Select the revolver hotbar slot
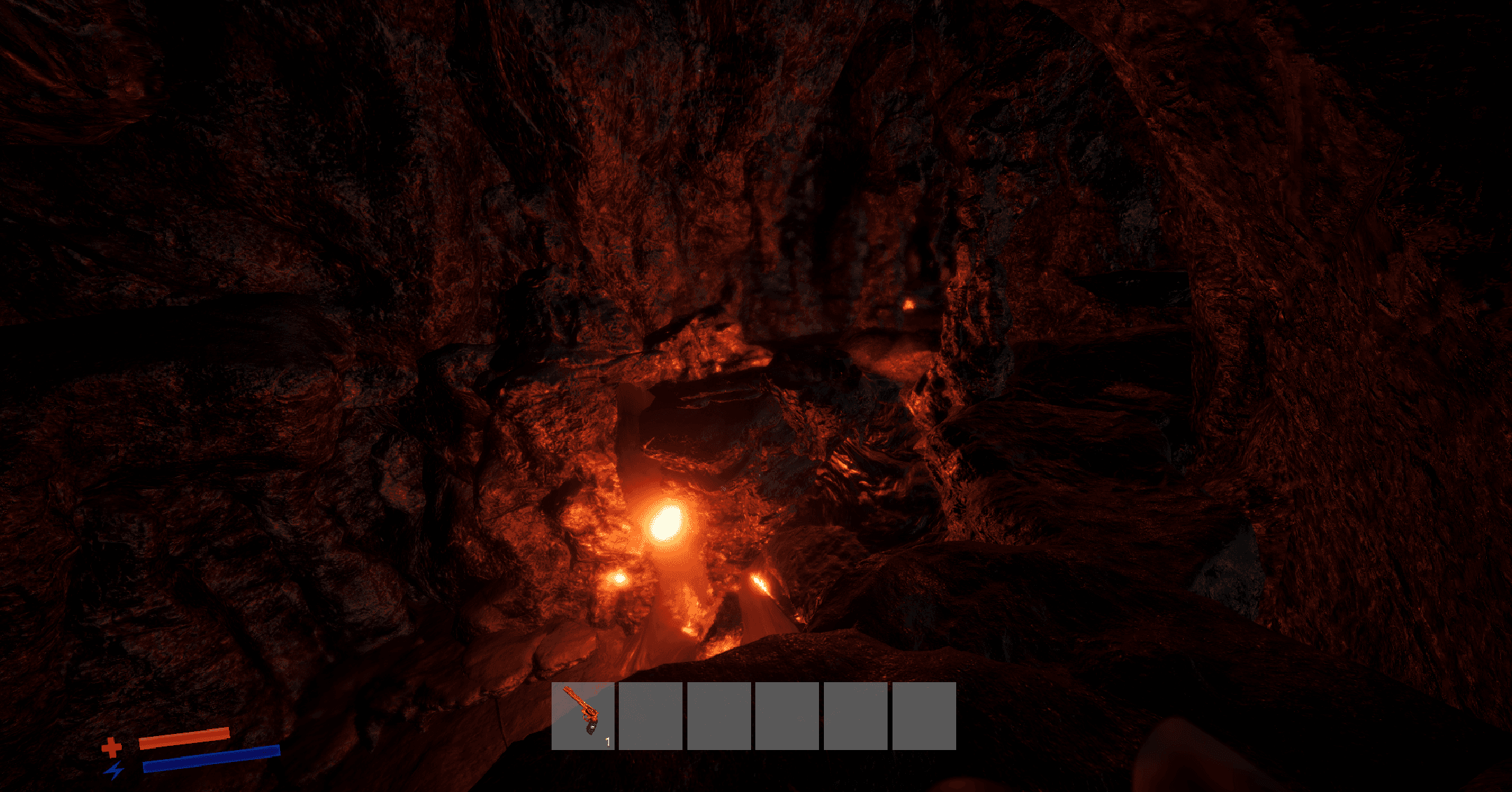This screenshot has width=1512, height=792. point(582,715)
